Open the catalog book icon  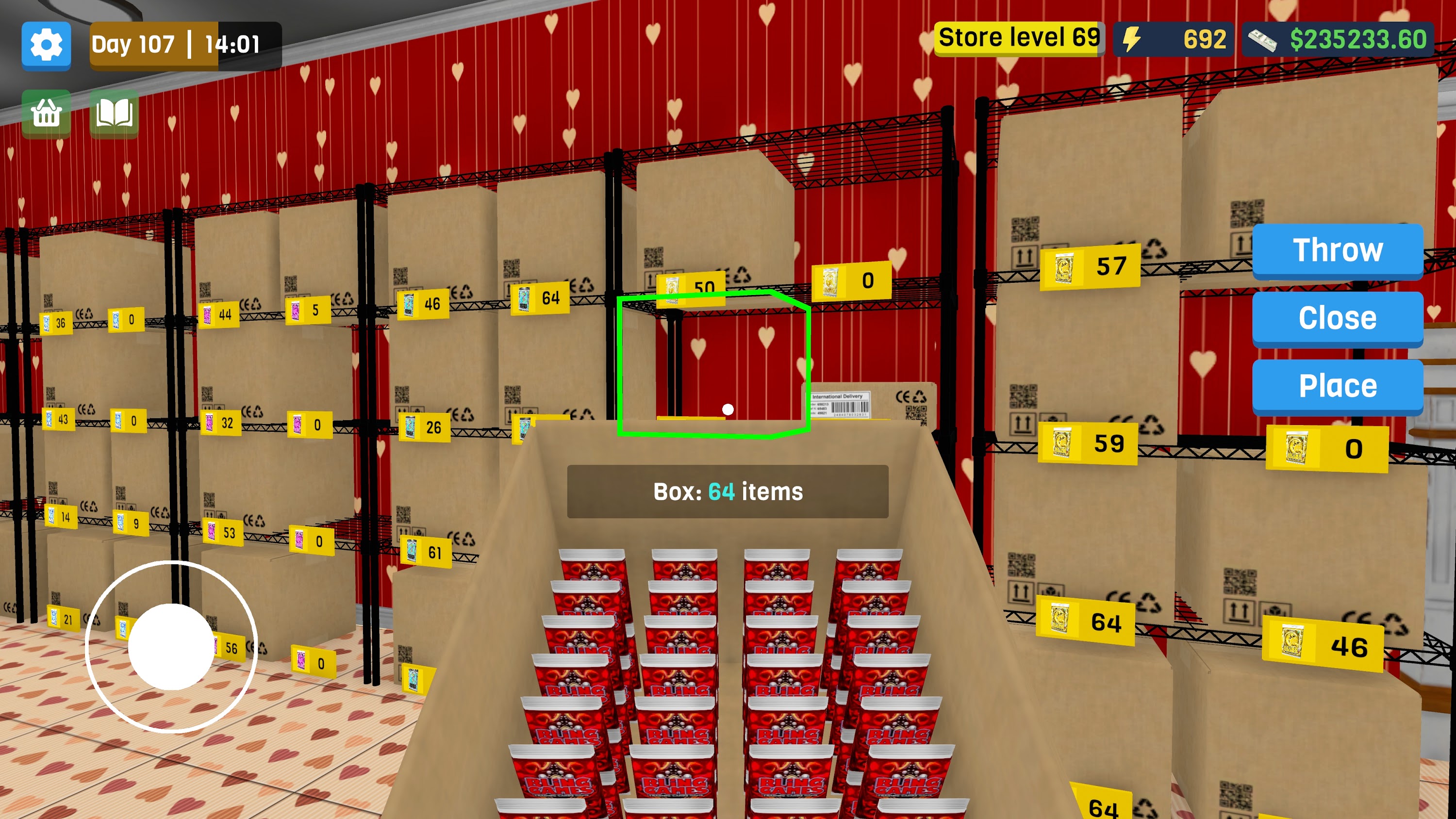tap(114, 113)
